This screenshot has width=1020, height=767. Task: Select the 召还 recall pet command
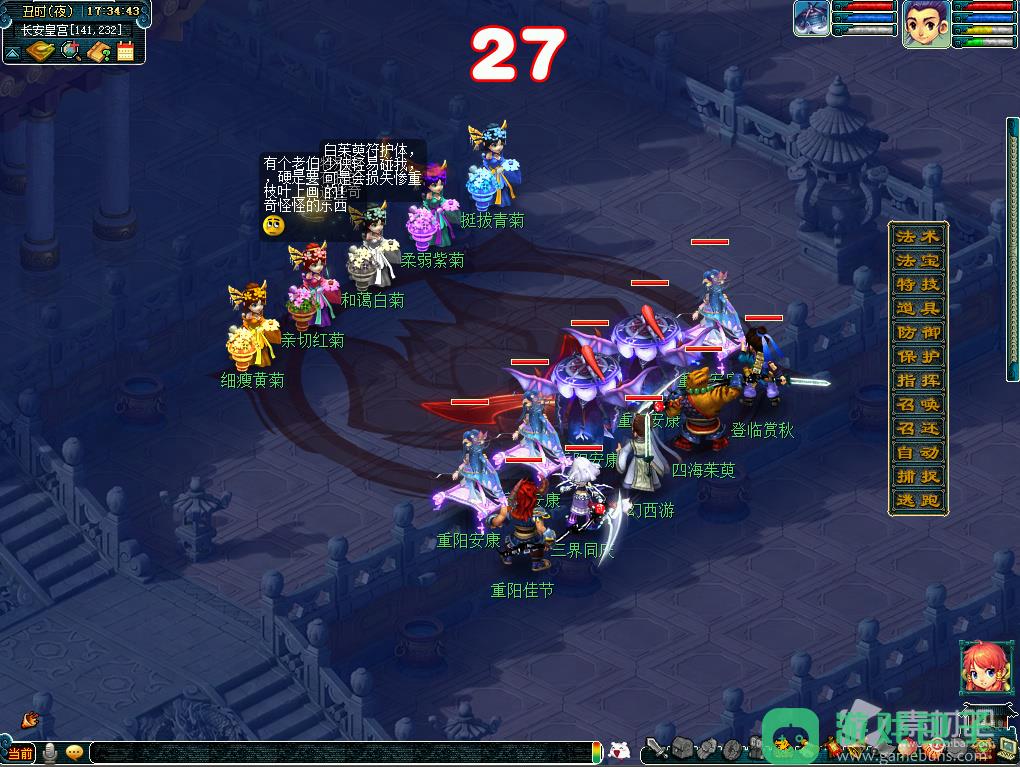click(918, 429)
